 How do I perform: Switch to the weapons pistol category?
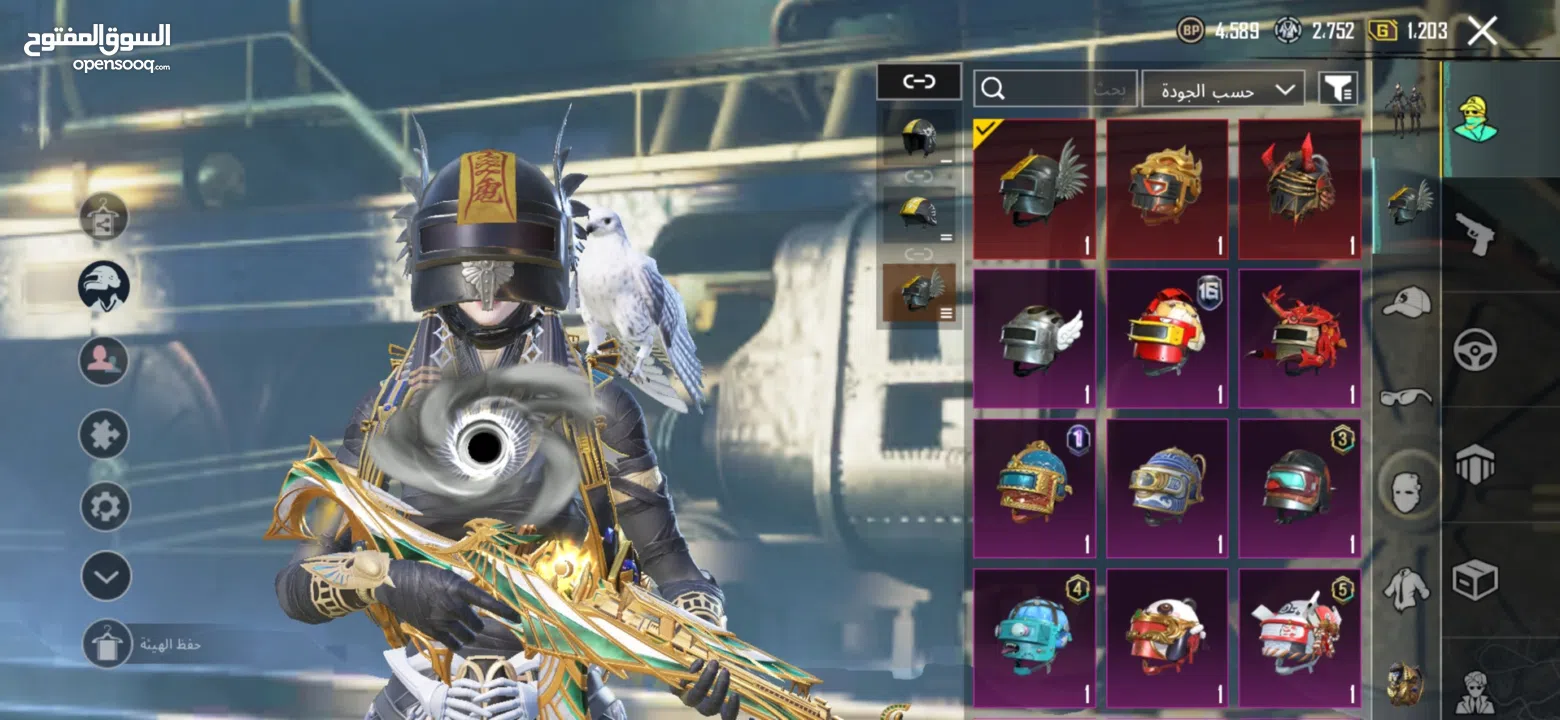click(x=1475, y=234)
